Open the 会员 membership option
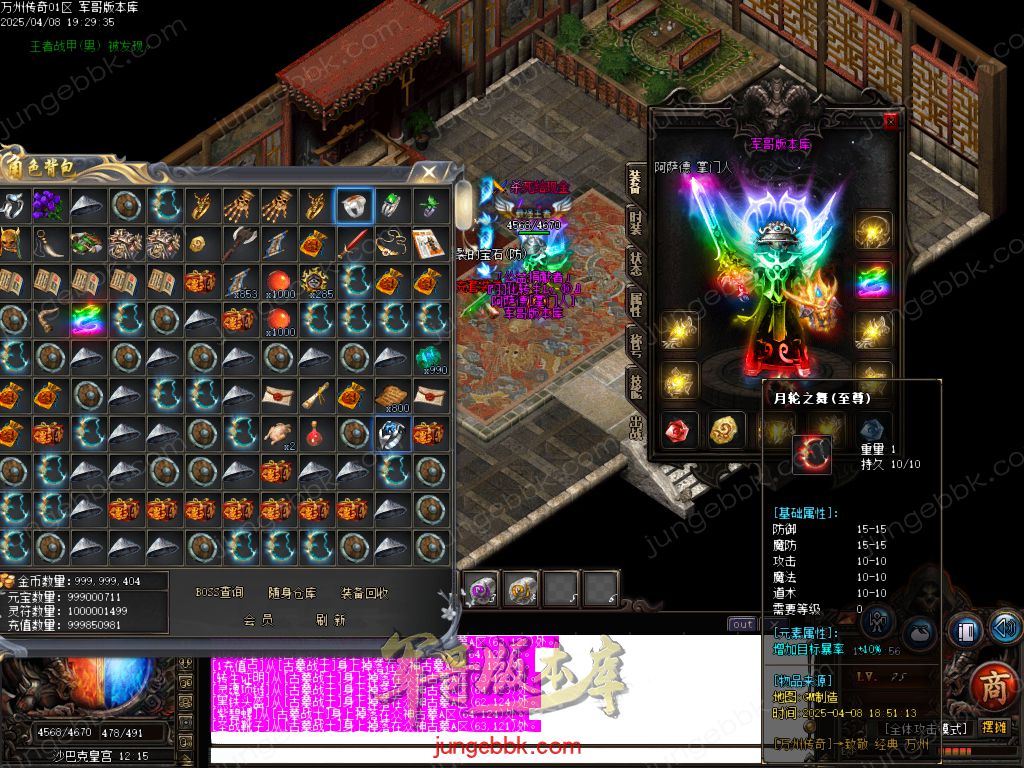 (258, 620)
